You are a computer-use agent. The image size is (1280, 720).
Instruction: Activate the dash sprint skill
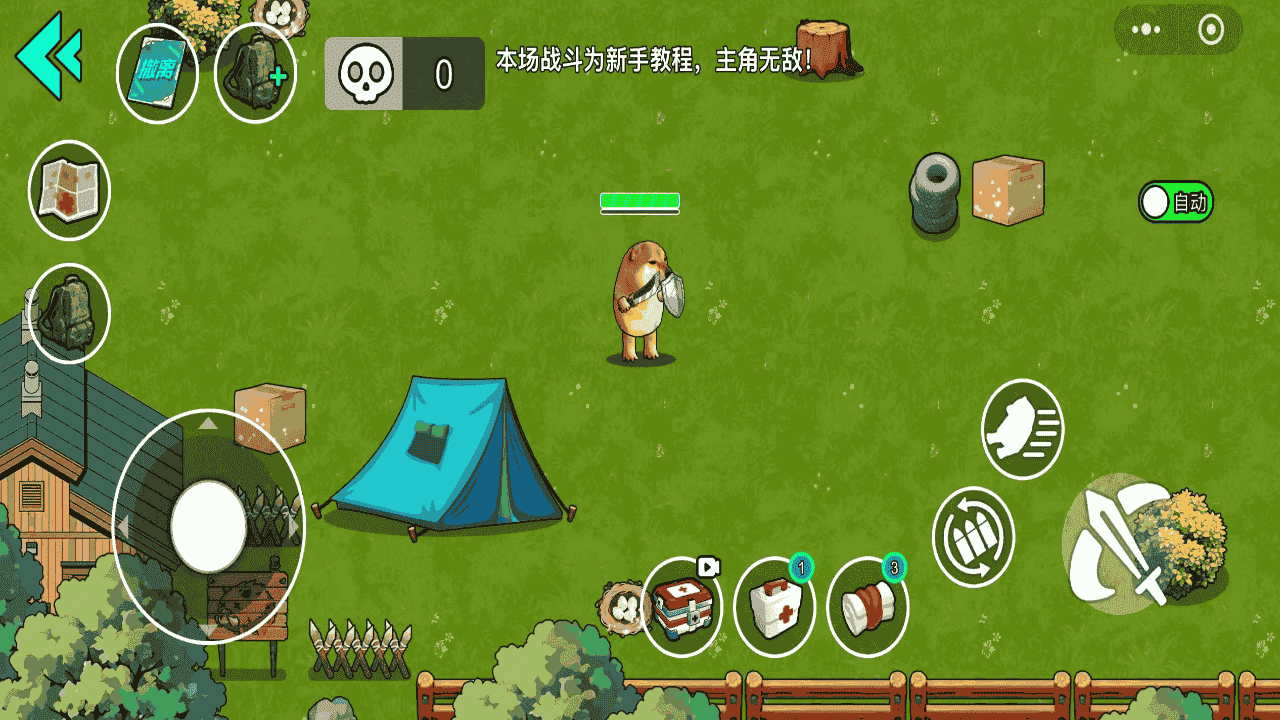1022,429
